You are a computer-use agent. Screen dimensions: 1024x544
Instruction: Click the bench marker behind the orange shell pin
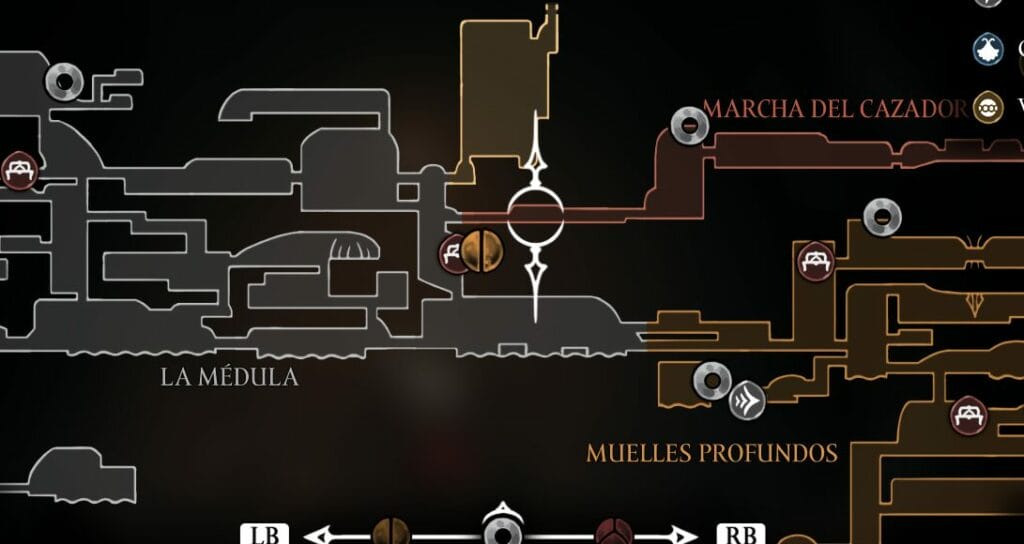point(453,254)
